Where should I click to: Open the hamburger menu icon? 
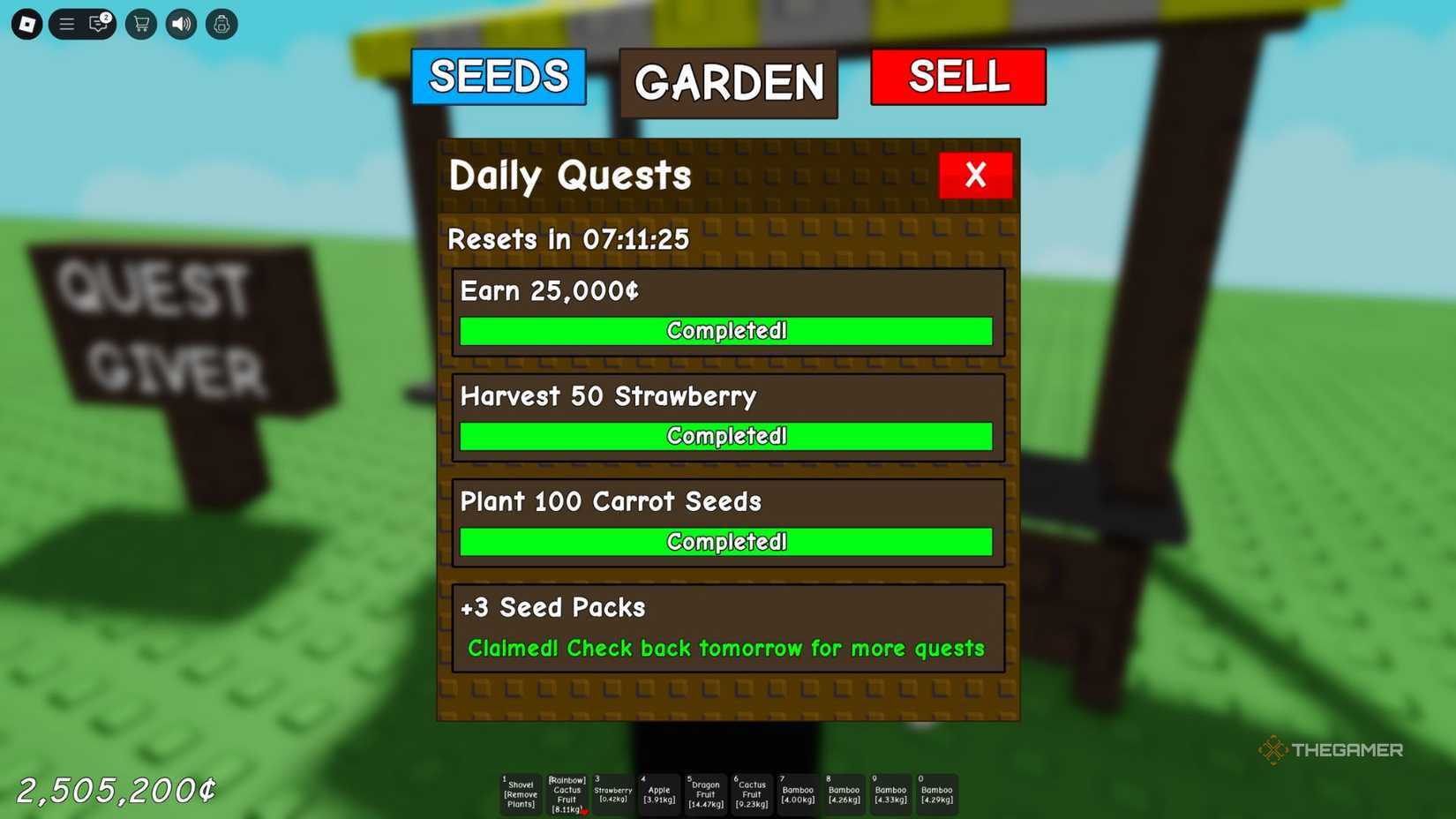click(x=66, y=24)
